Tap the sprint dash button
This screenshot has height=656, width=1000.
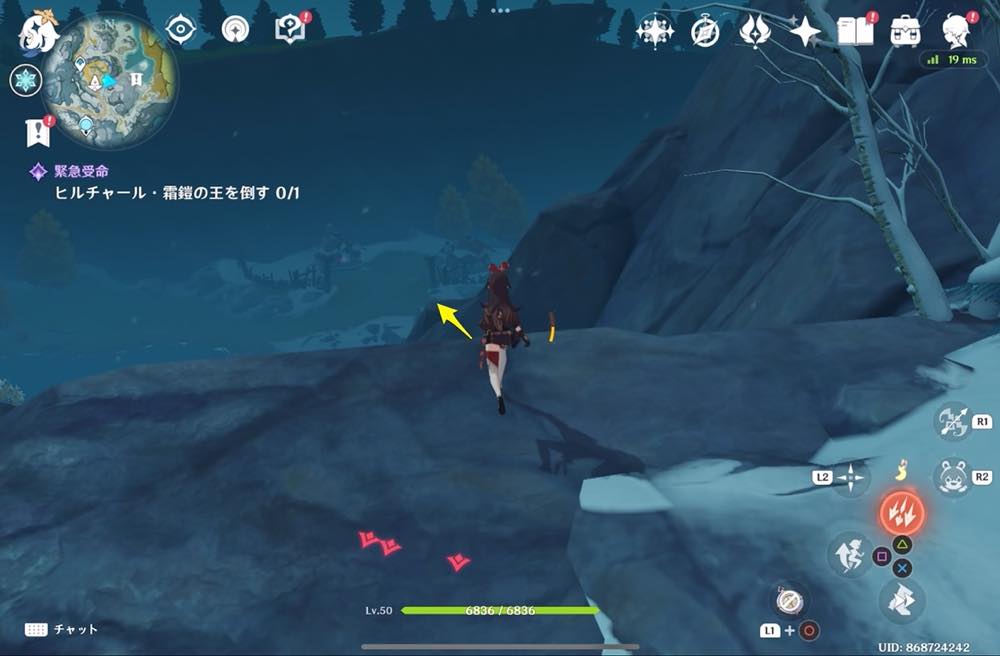click(849, 553)
